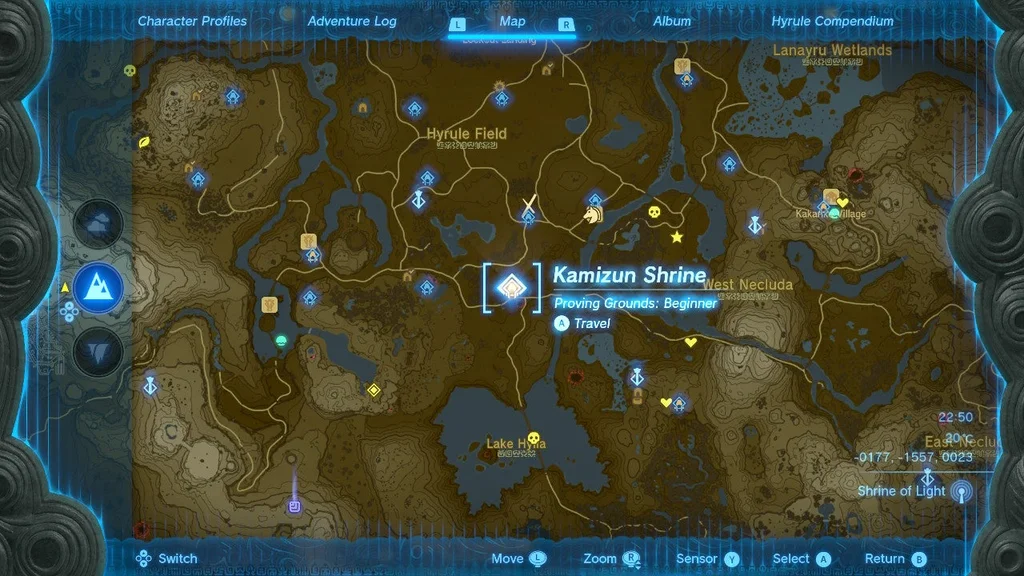Select the yellow star map stamp
This screenshot has height=576, width=1024.
(x=677, y=237)
